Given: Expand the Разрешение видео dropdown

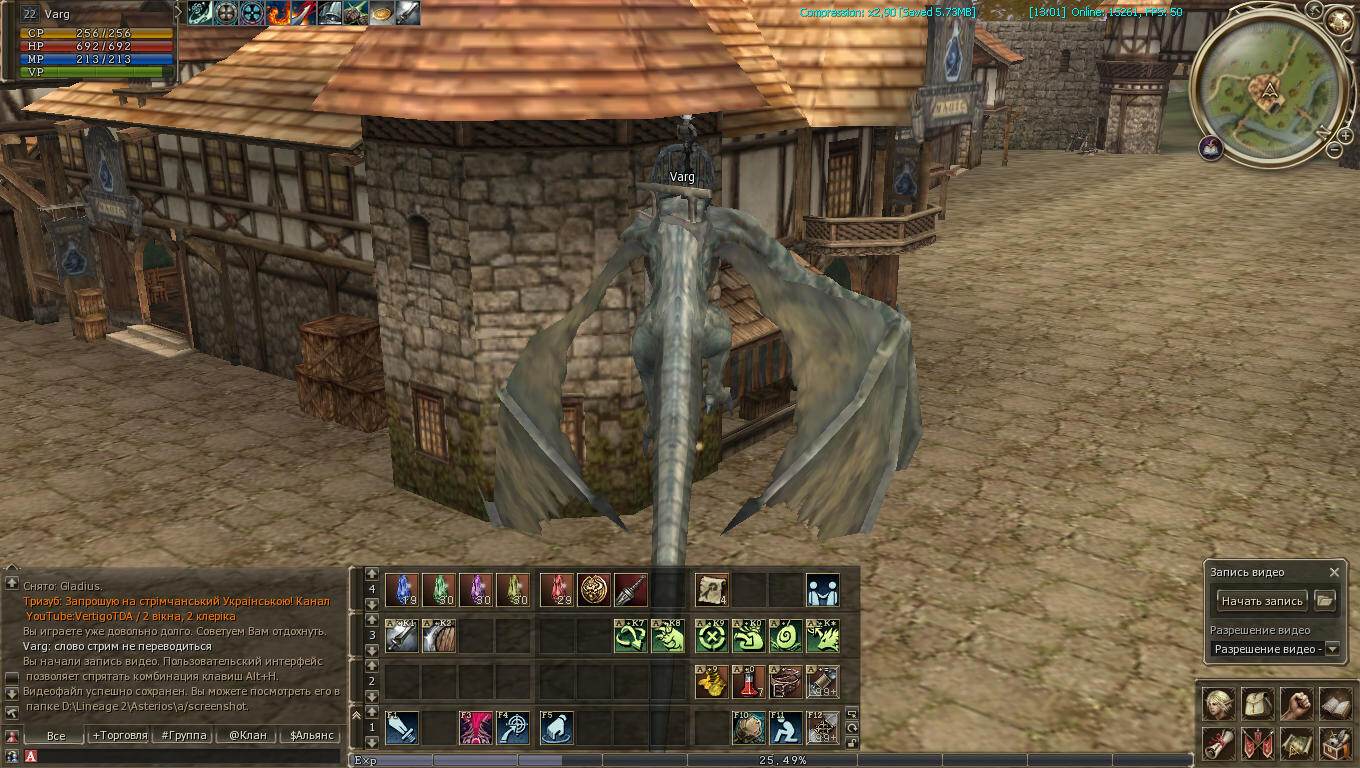Looking at the screenshot, I should (x=1331, y=649).
